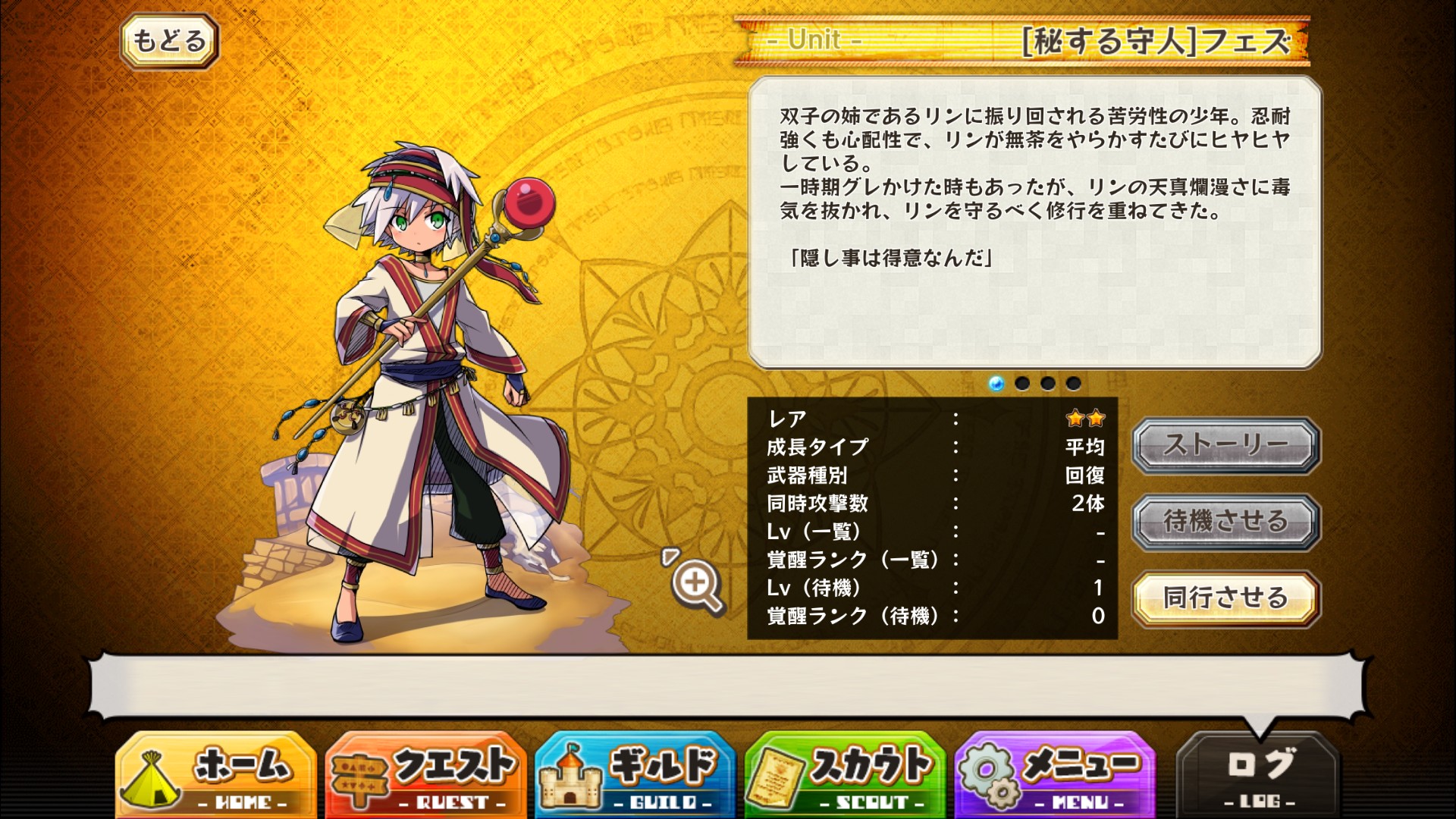1456x819 pixels.
Task: Switch to the second page dot
Action: coord(1022,384)
